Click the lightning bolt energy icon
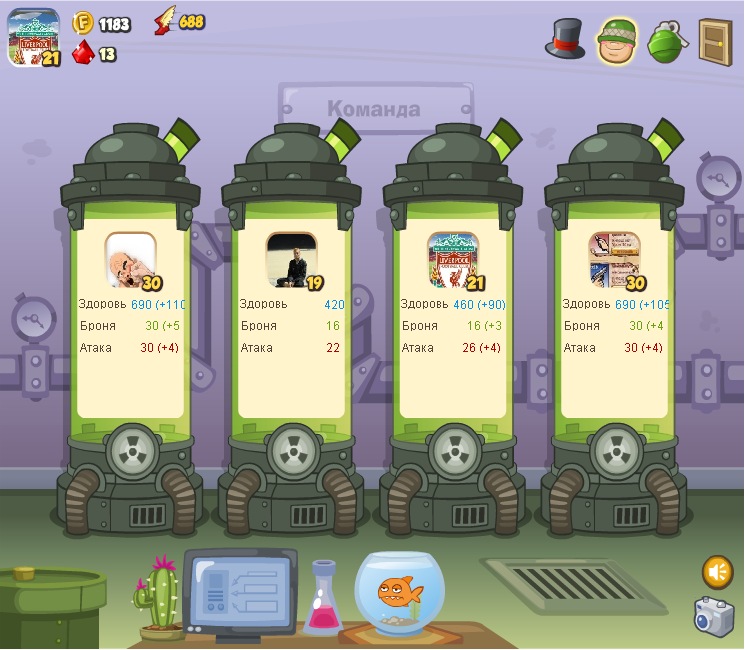Screen dimensions: 745x650 tap(164, 22)
